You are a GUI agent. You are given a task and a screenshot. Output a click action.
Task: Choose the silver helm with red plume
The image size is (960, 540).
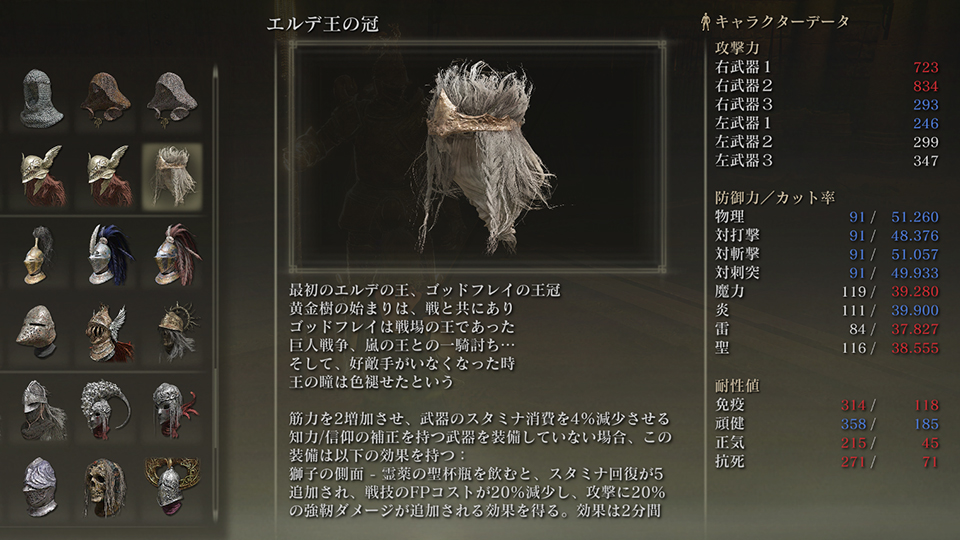171,255
